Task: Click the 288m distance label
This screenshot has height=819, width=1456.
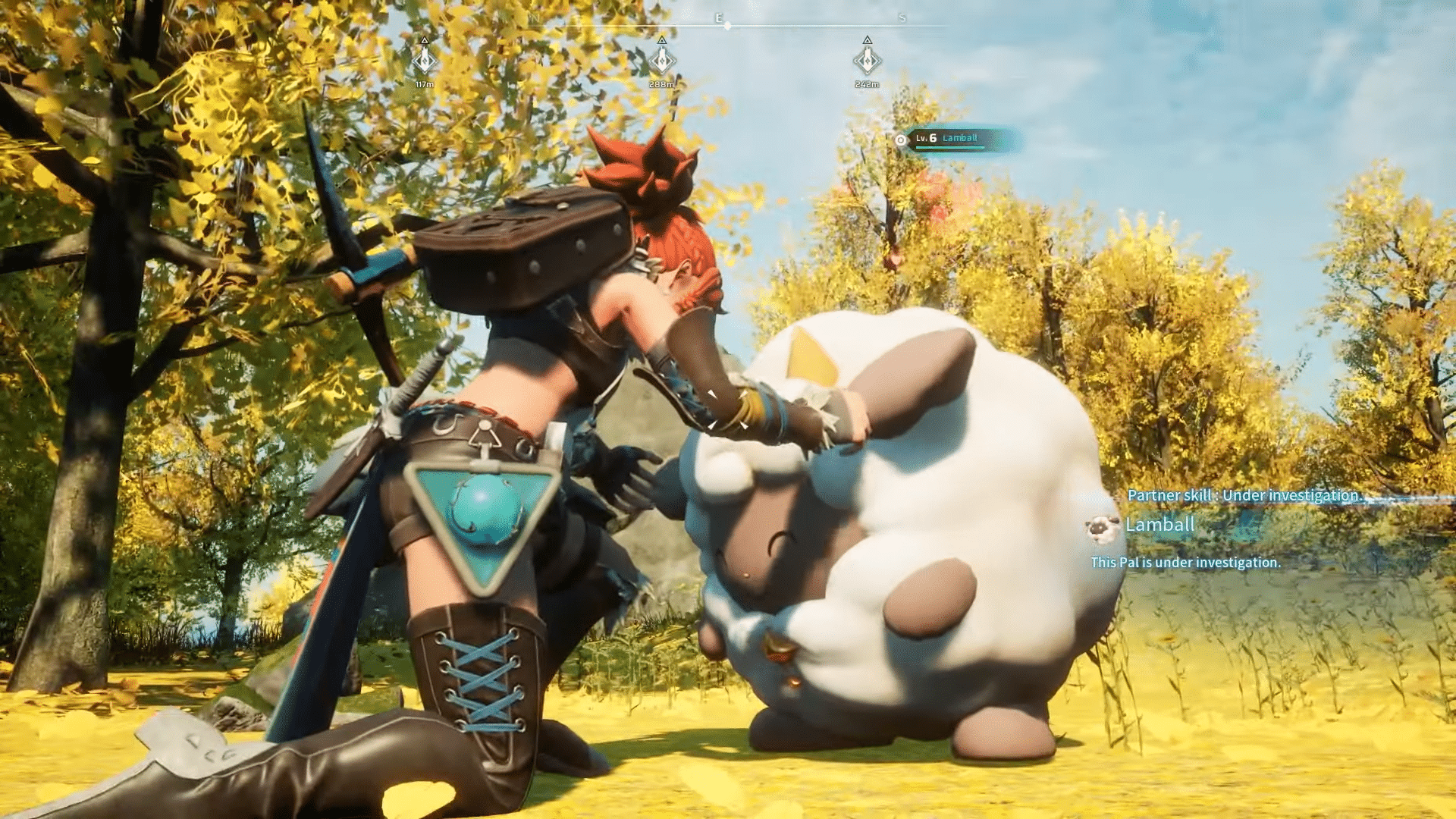Action: [661, 84]
